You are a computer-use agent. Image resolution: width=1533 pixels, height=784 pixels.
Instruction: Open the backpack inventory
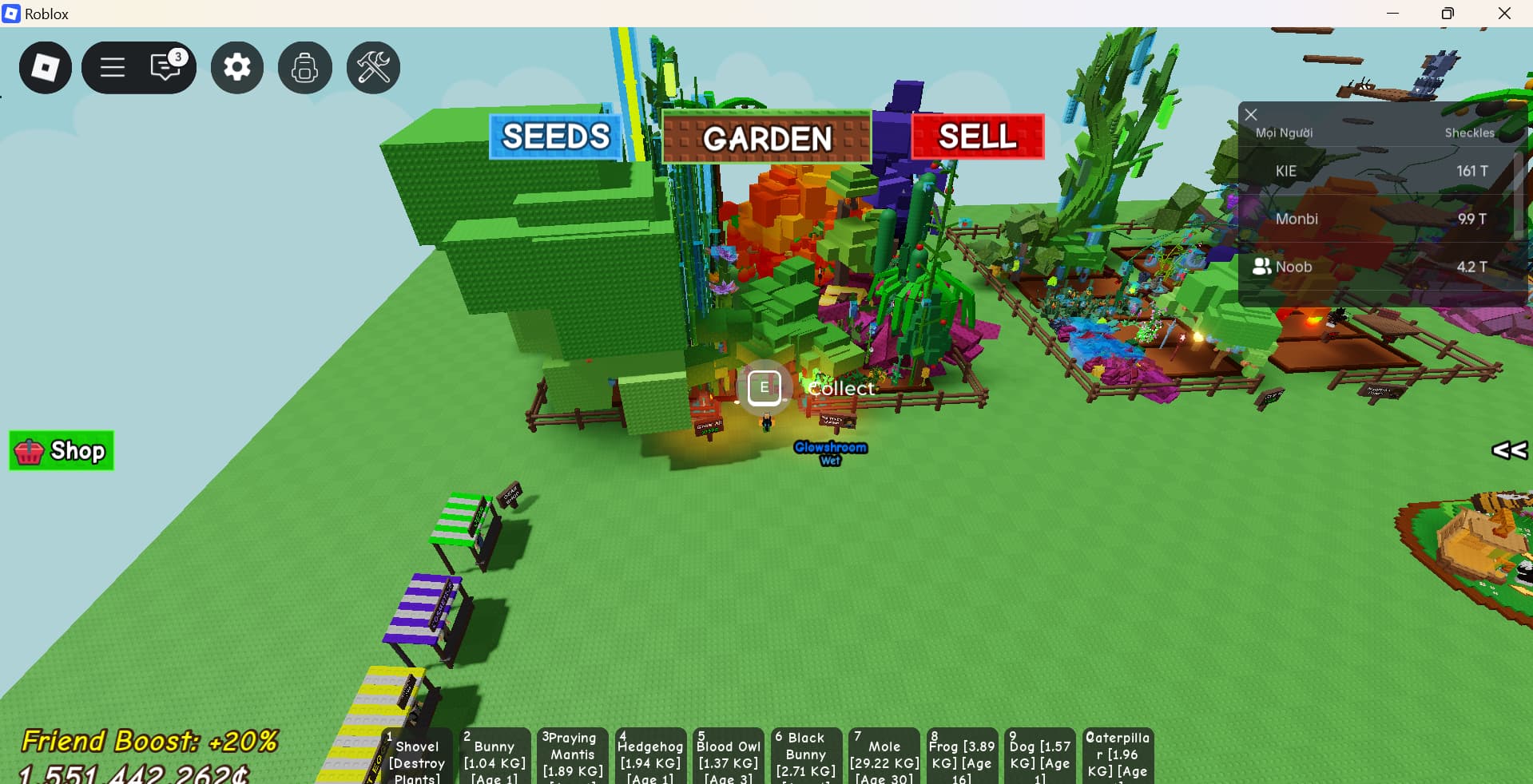(x=304, y=68)
